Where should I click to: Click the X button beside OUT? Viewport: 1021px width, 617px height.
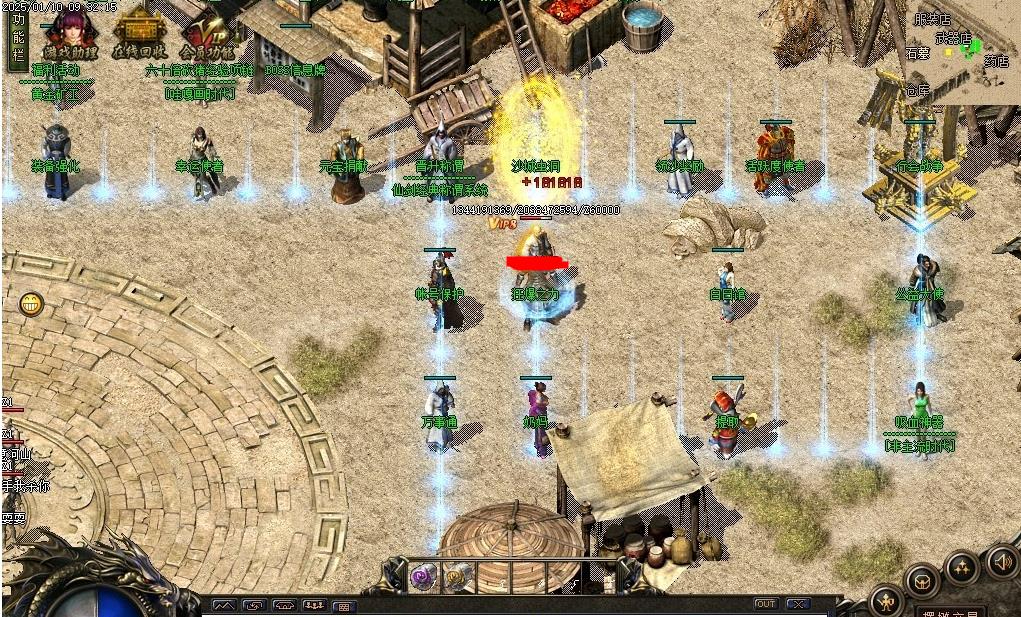797,604
